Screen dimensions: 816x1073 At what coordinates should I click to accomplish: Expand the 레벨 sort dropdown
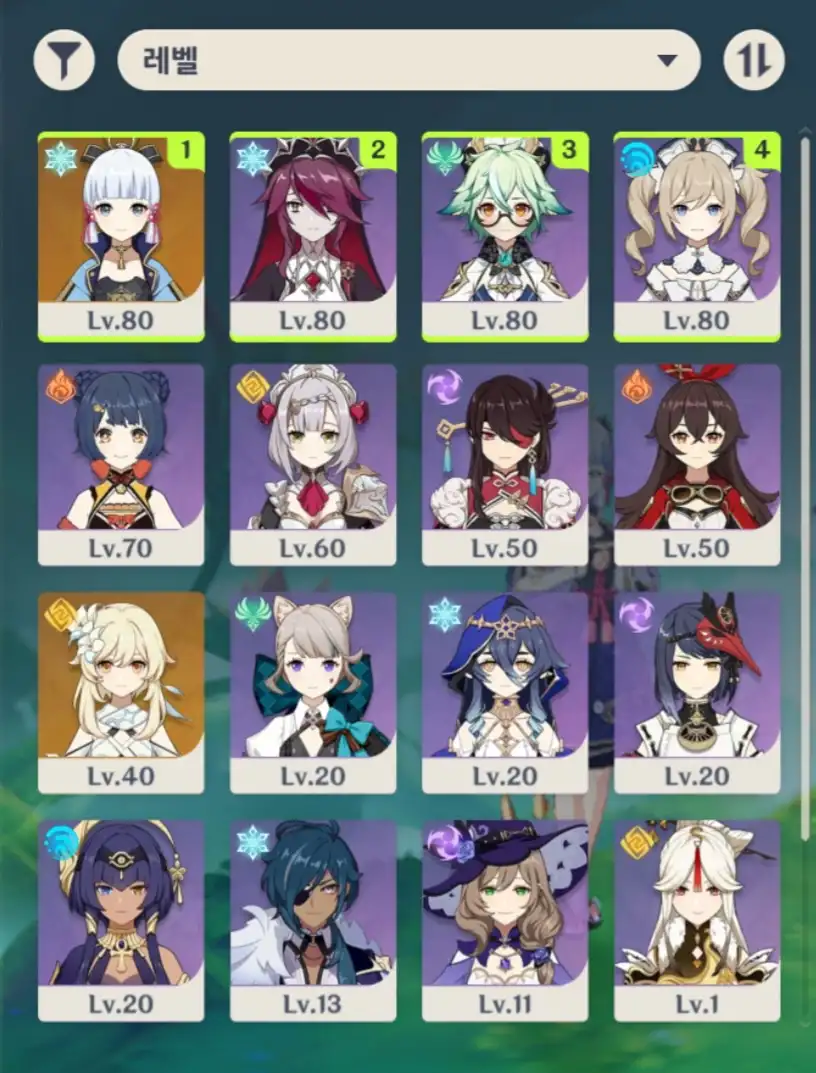[x=408, y=60]
